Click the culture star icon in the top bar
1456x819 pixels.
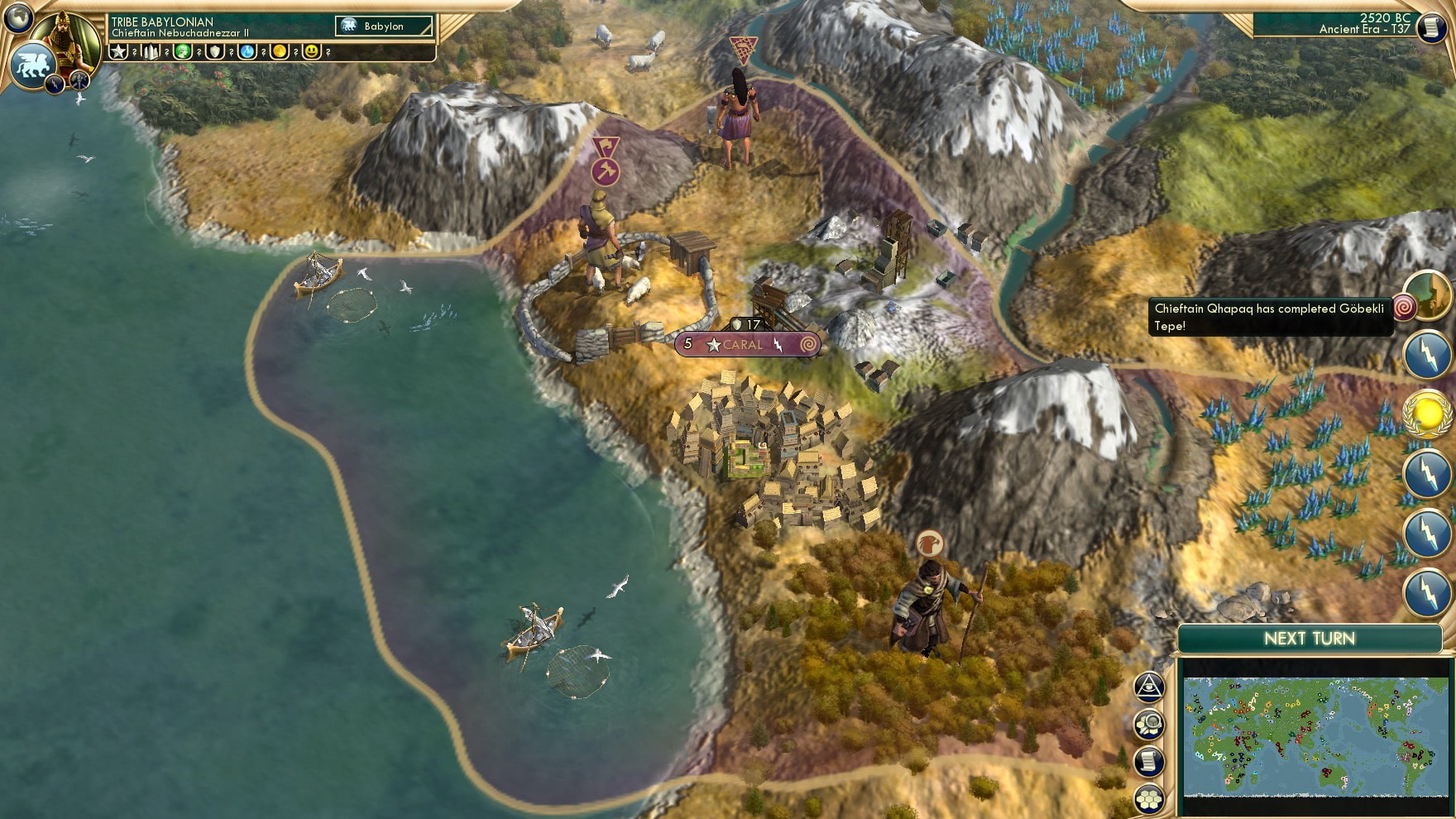(117, 51)
